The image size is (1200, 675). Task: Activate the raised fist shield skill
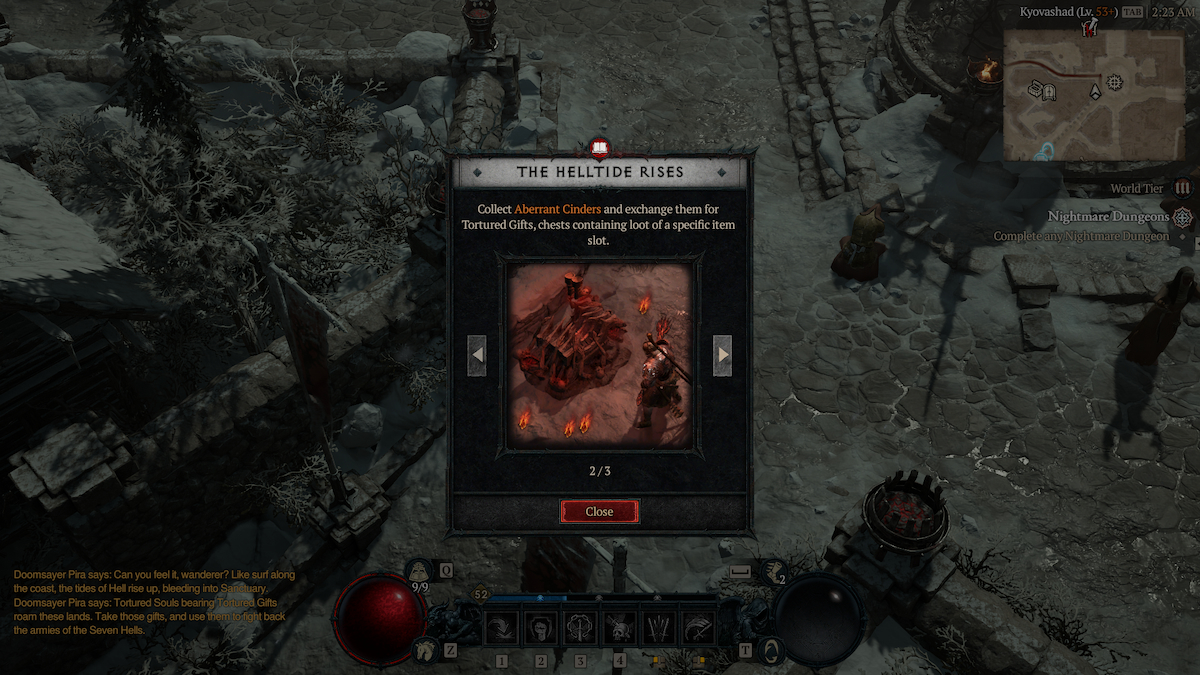coord(541,628)
